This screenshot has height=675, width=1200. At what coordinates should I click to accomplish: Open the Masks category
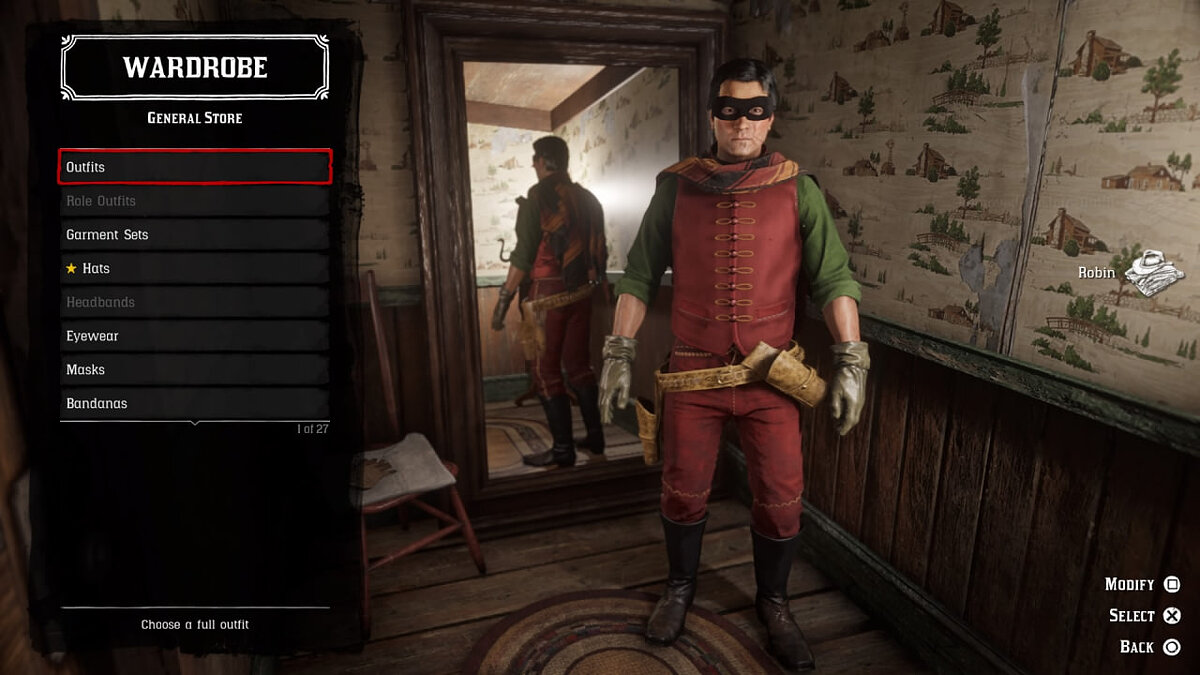[195, 370]
